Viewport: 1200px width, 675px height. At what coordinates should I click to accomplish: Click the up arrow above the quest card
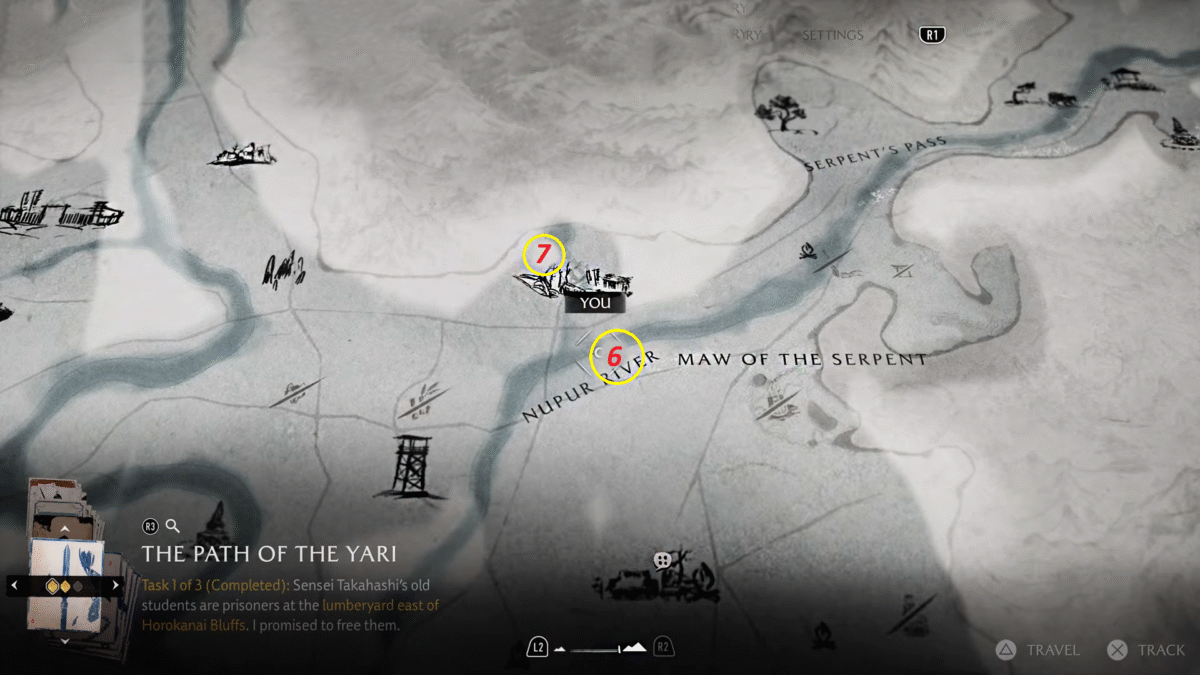tap(65, 527)
